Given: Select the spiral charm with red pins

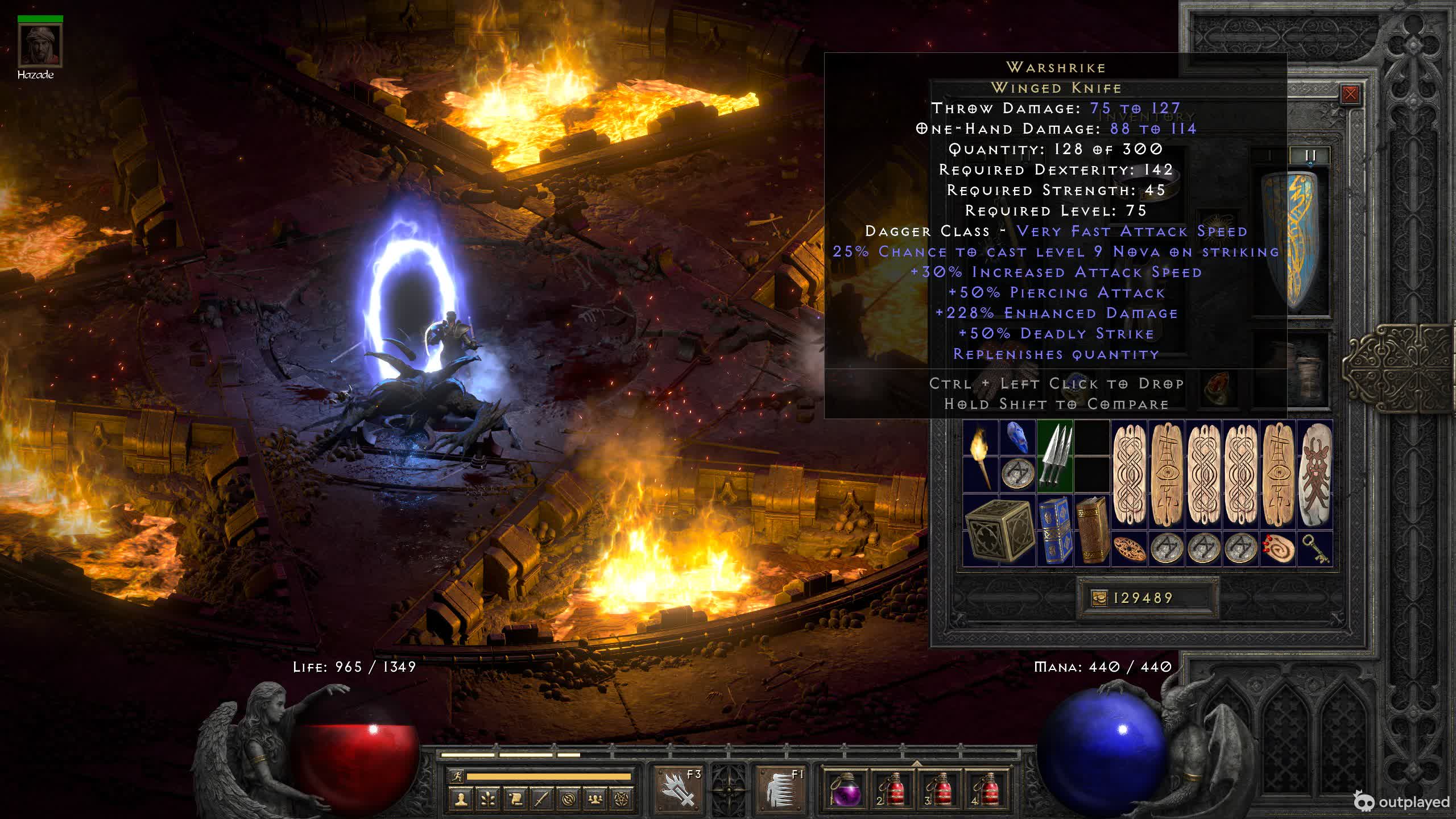Looking at the screenshot, I should point(1277,548).
